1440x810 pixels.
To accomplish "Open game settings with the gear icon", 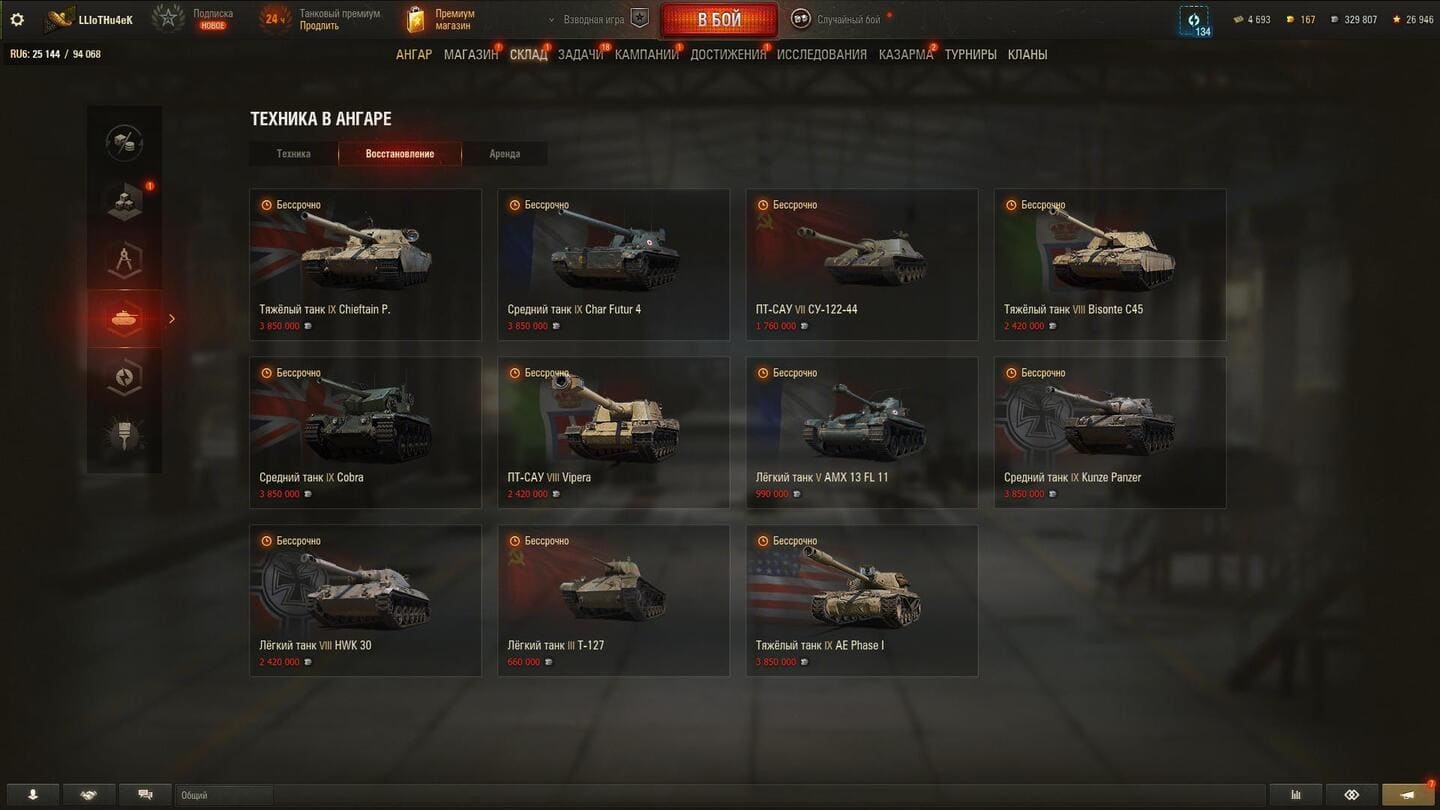I will coord(17,20).
